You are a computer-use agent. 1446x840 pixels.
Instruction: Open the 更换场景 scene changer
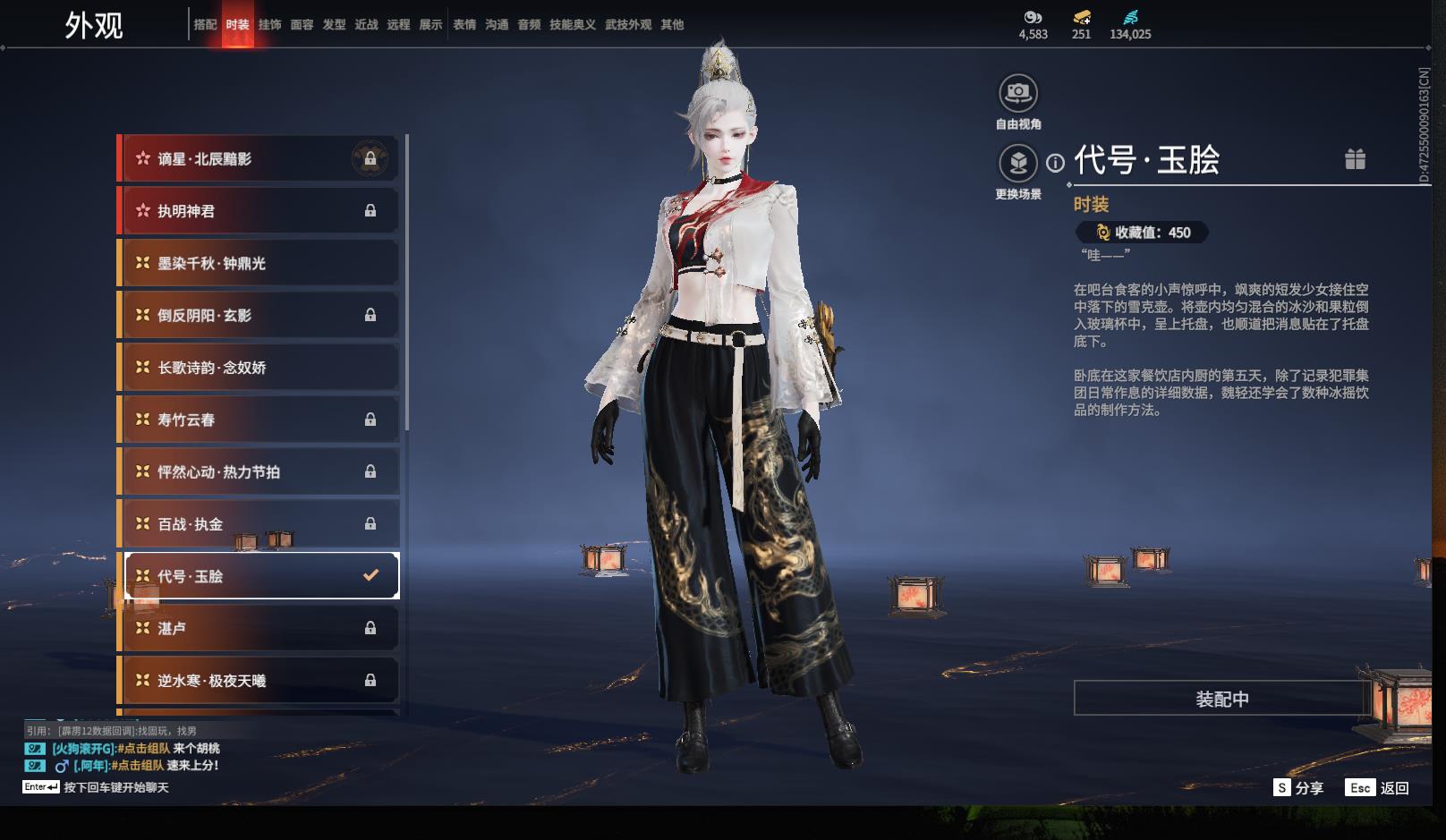(1018, 164)
